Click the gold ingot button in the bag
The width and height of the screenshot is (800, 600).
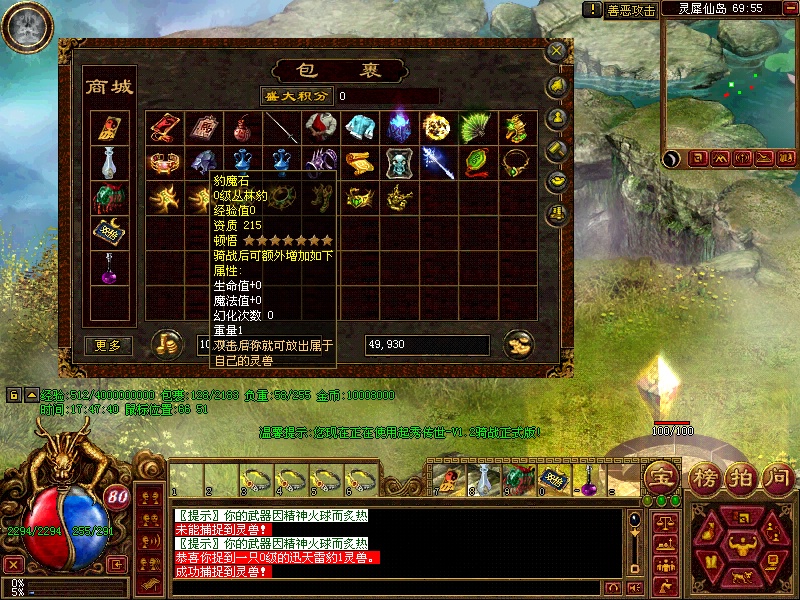coord(518,345)
